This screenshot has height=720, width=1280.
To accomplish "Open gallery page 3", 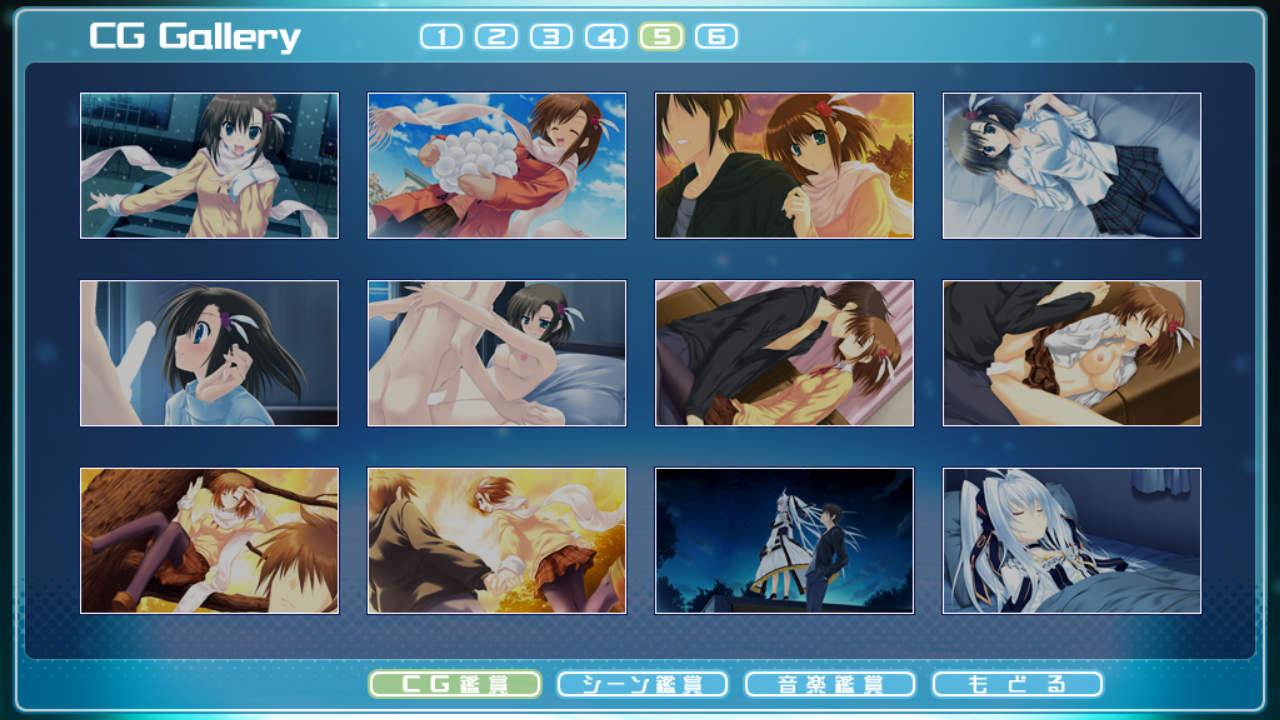I will pyautogui.click(x=551, y=37).
